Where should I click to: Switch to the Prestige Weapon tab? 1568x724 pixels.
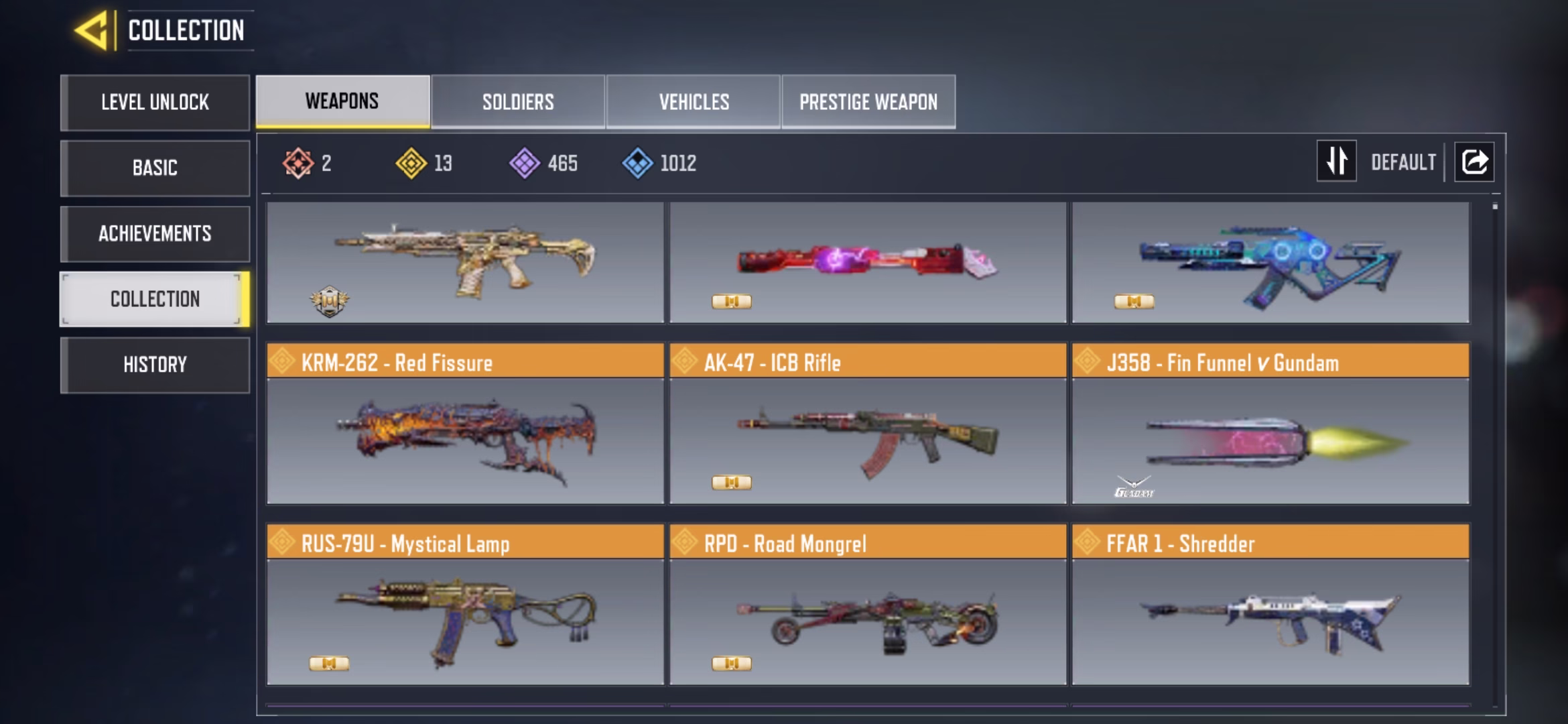point(868,102)
